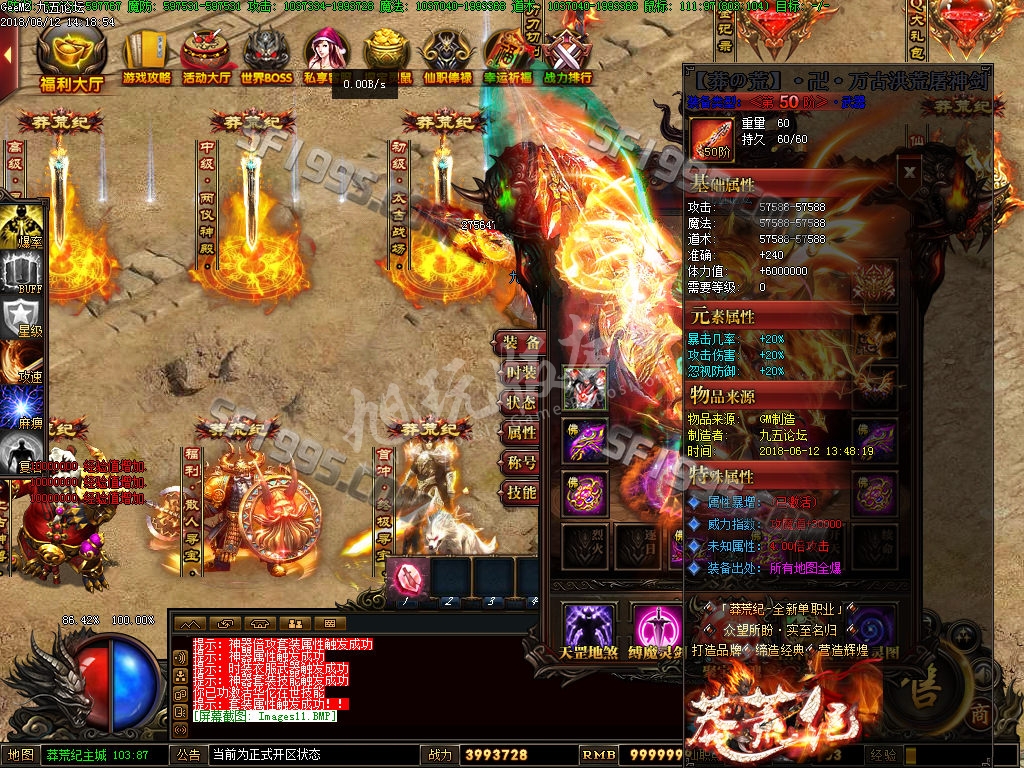Click the 麻痹 paralysis icon
The height and width of the screenshot is (768, 1024).
(21, 407)
